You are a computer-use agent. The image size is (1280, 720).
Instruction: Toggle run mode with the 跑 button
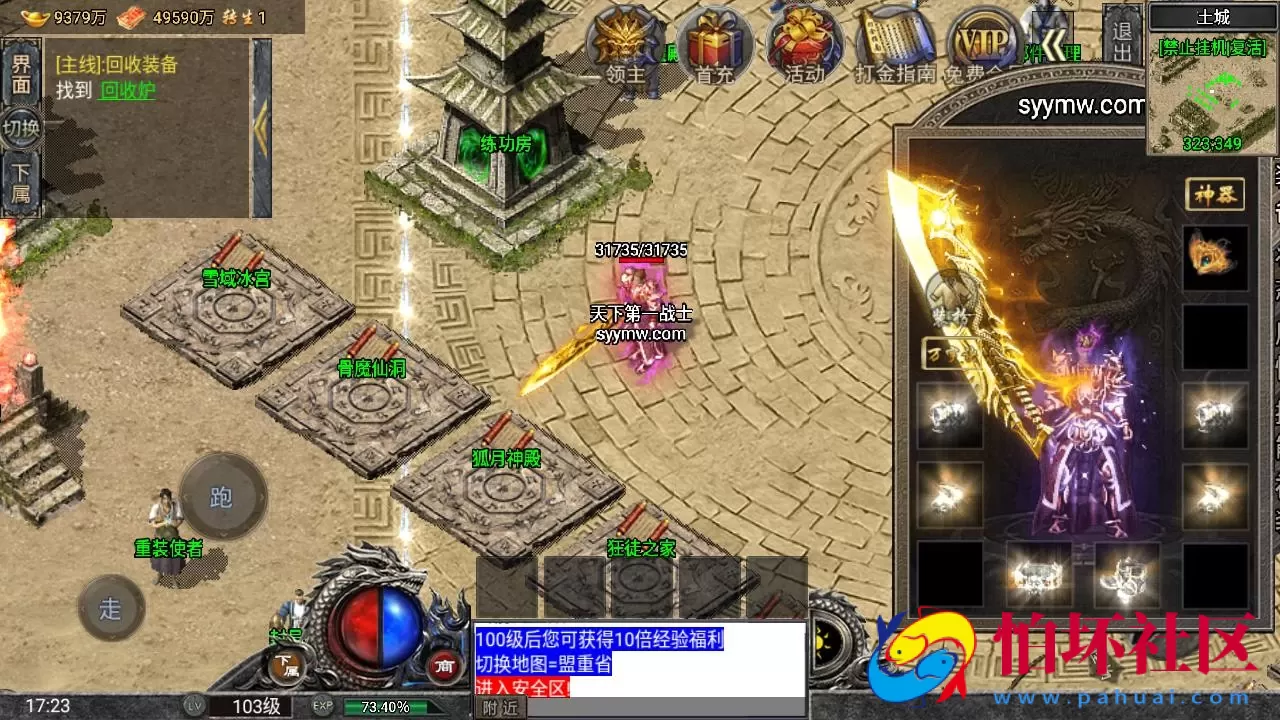pos(222,495)
